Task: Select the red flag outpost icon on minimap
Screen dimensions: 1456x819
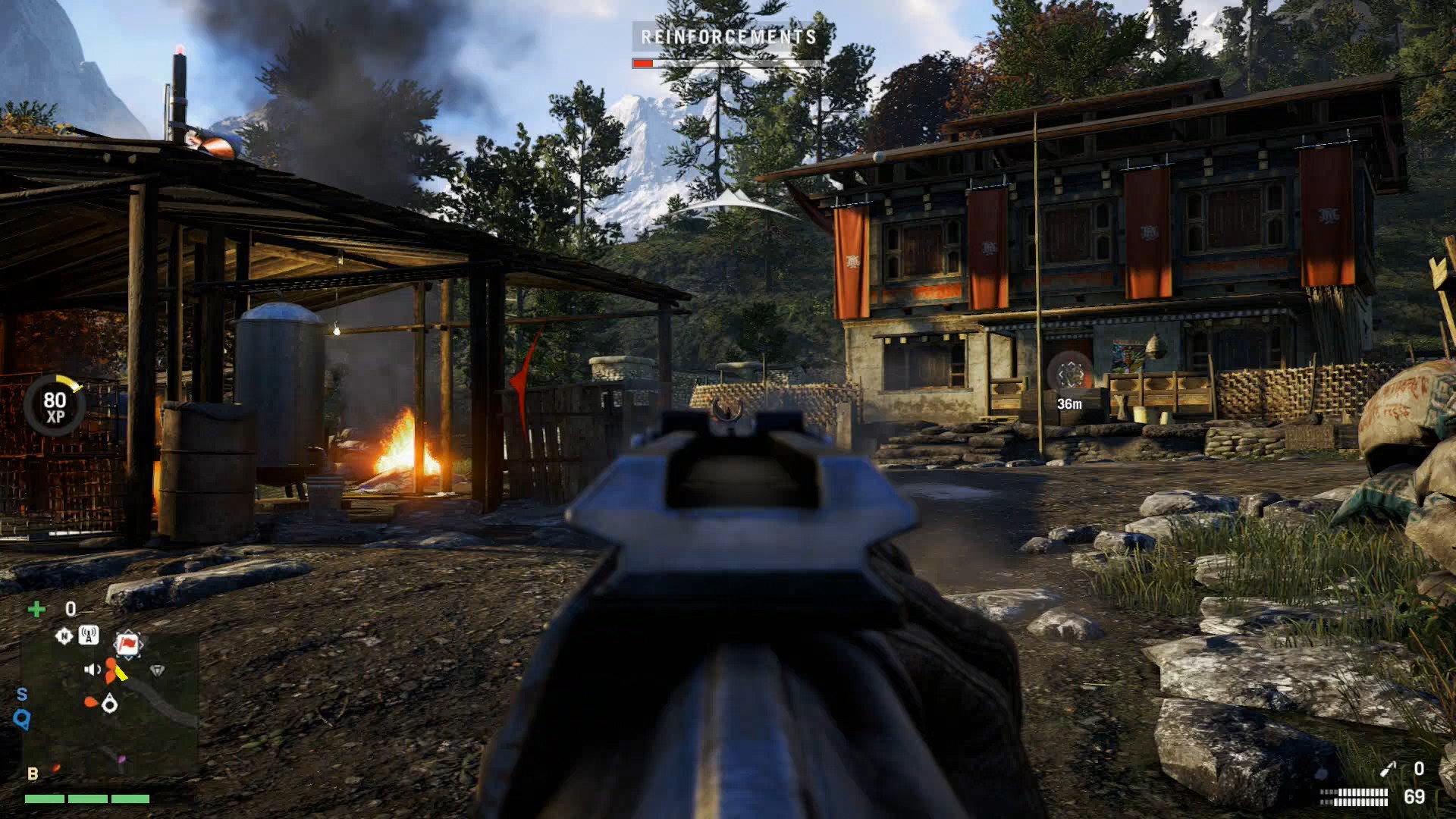Action: coord(127,643)
